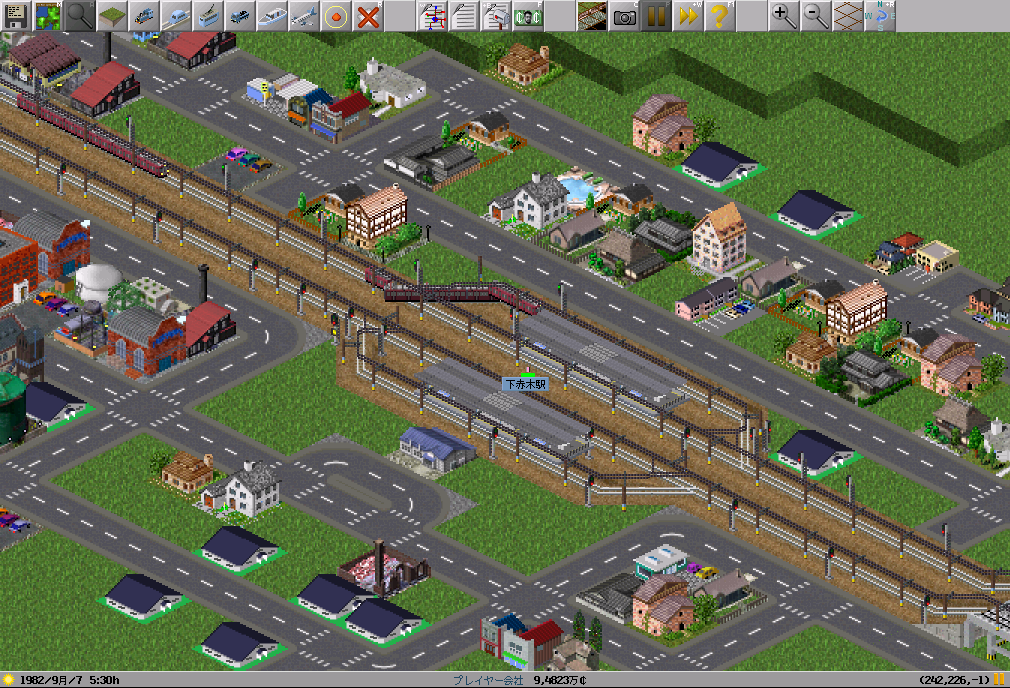
Task: Open the tram construction tools
Action: point(208,15)
